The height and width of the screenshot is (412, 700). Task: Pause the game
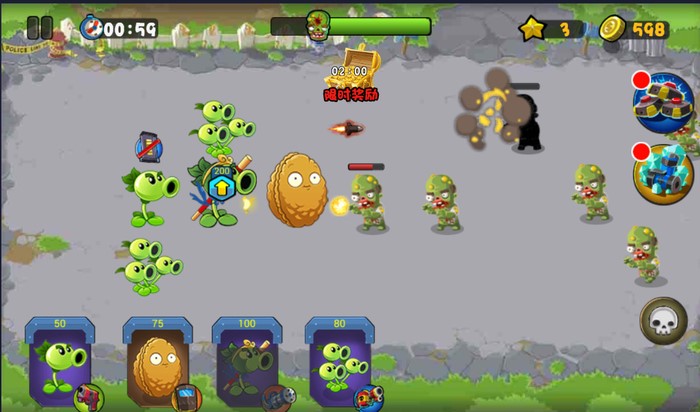(39, 28)
